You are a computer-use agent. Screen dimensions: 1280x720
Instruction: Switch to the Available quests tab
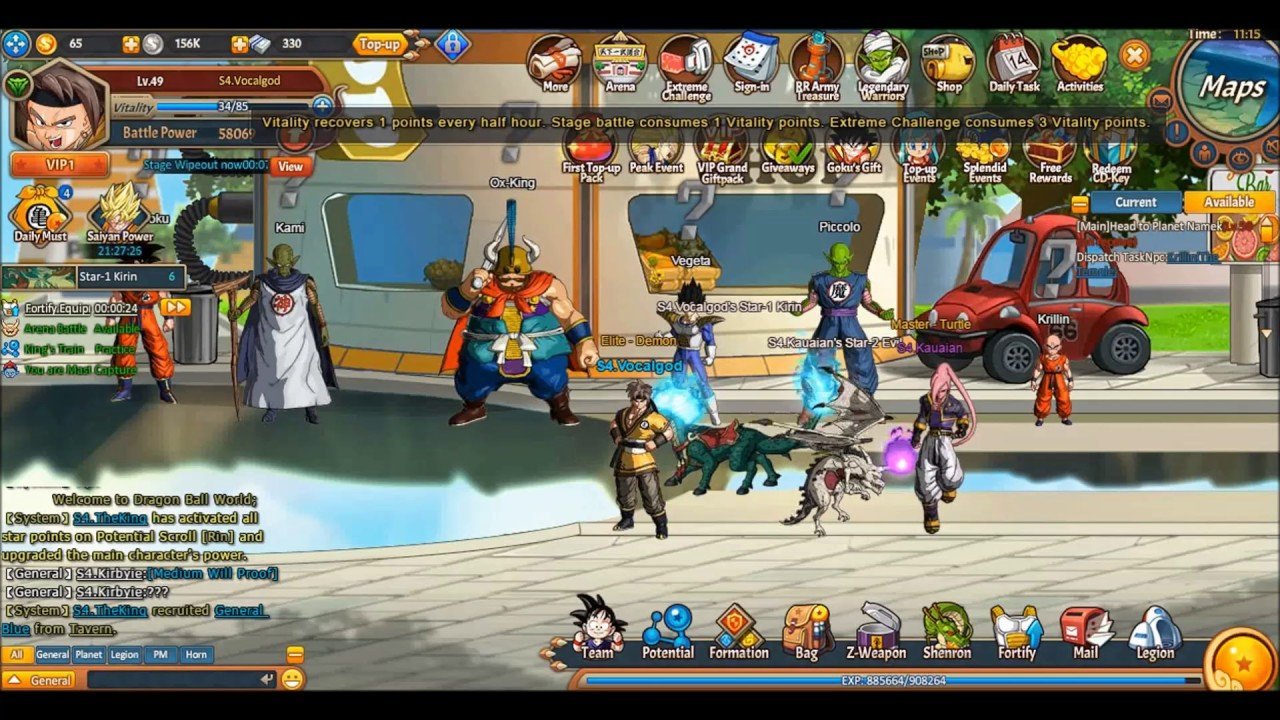(x=1229, y=202)
